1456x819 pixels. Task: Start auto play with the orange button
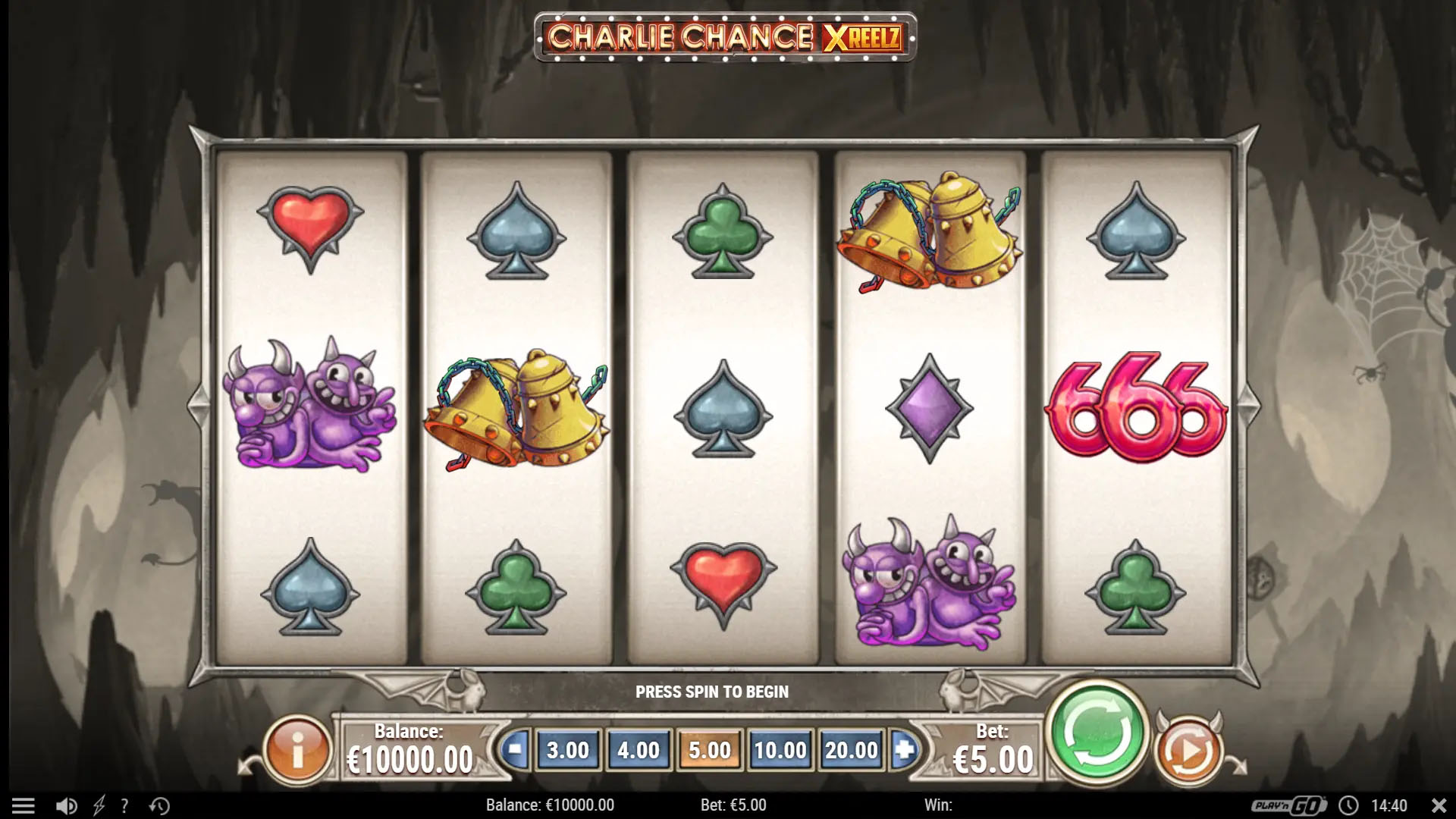1188,751
